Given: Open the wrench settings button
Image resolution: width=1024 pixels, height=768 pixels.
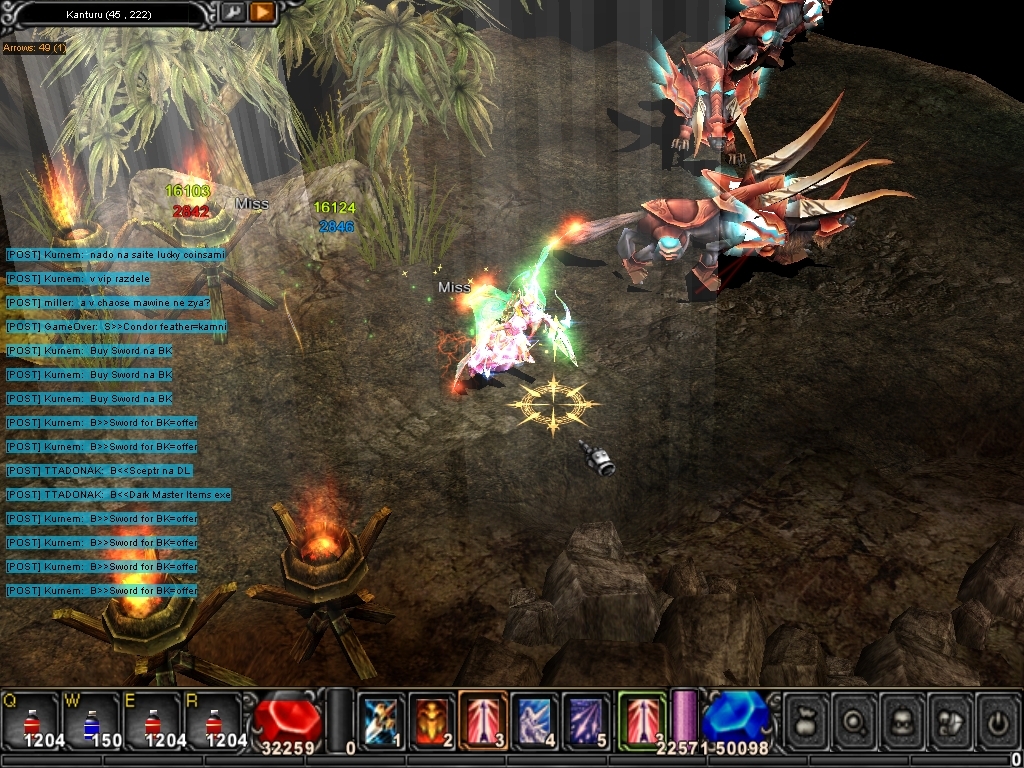Looking at the screenshot, I should pos(233,12).
